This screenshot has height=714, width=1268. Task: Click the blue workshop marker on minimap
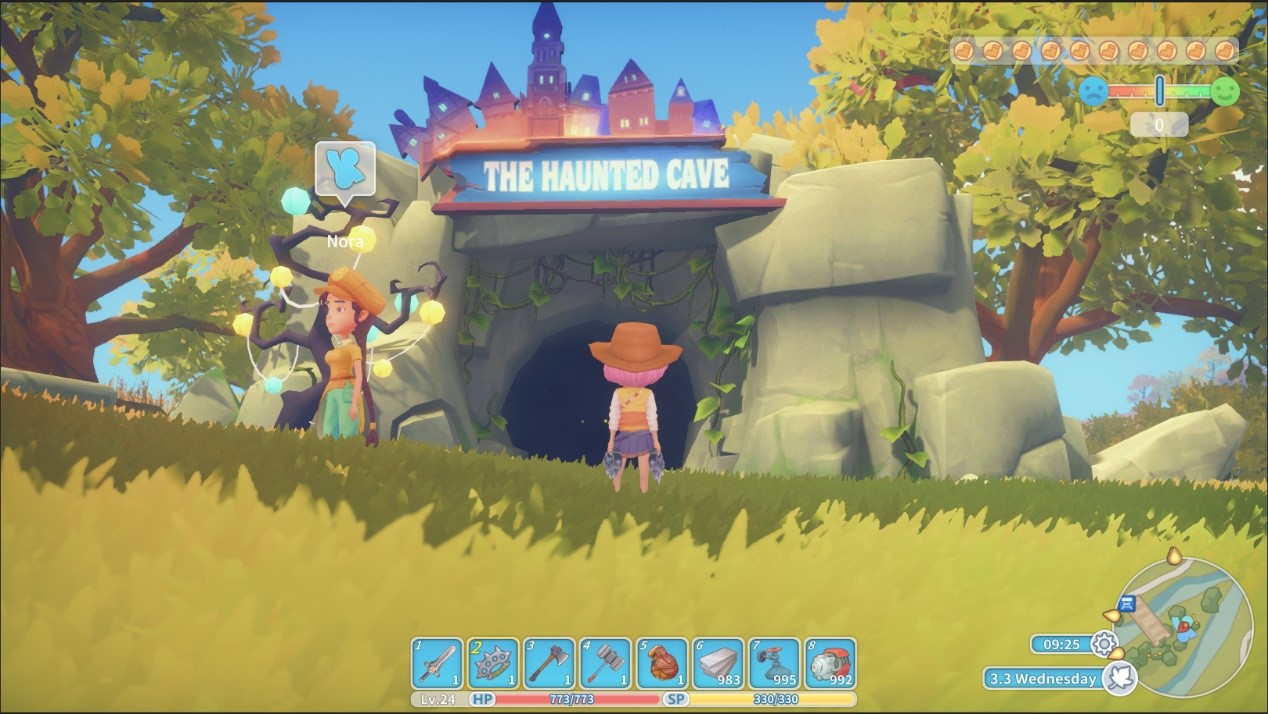click(1128, 602)
